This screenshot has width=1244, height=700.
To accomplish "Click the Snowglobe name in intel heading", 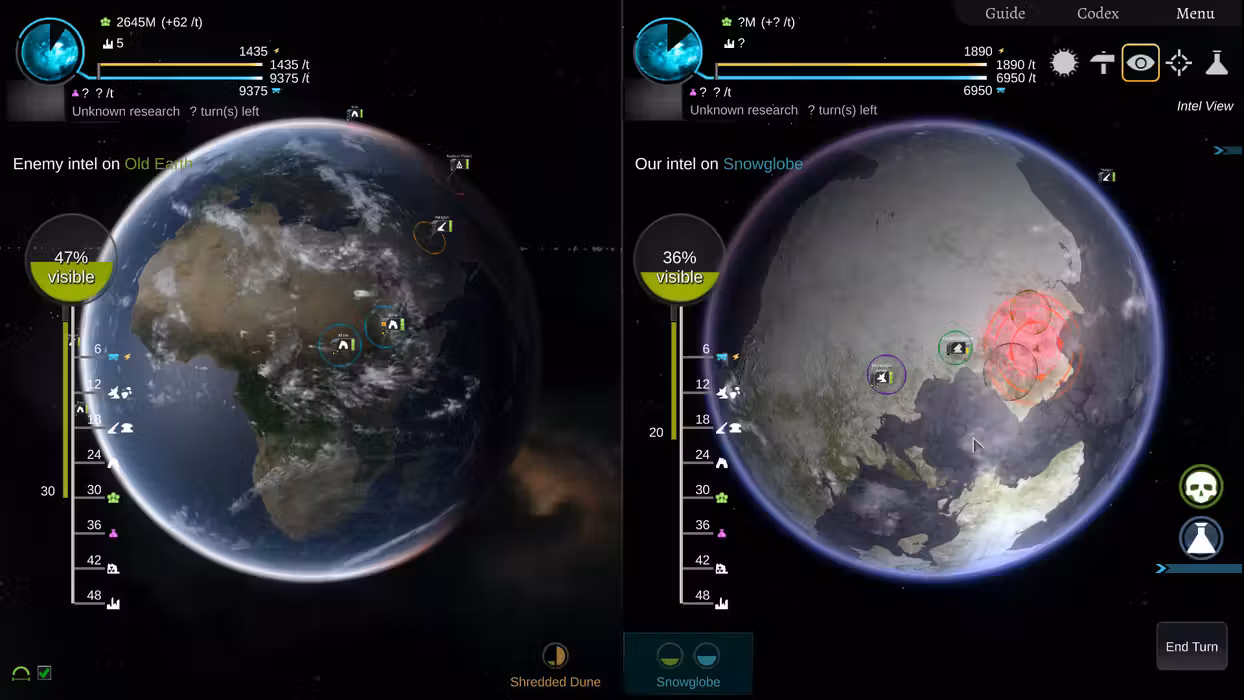I will tap(762, 164).
